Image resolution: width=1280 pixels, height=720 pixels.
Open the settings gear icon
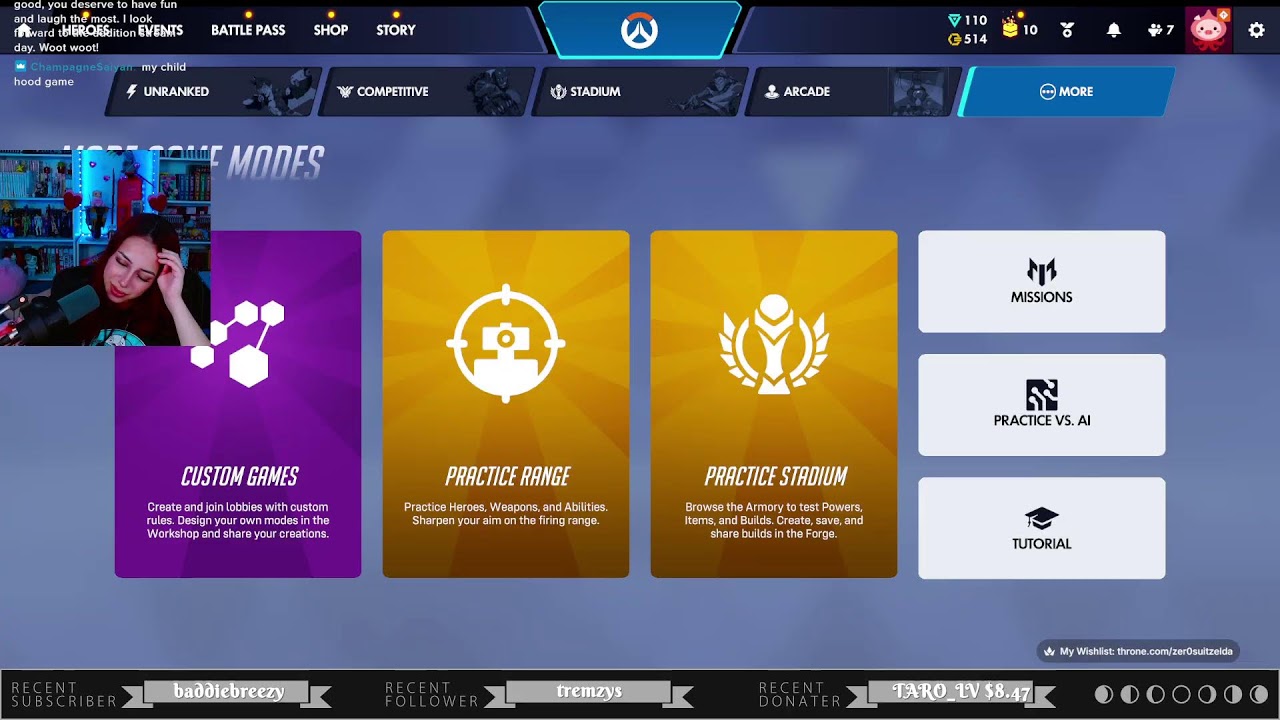(1256, 30)
